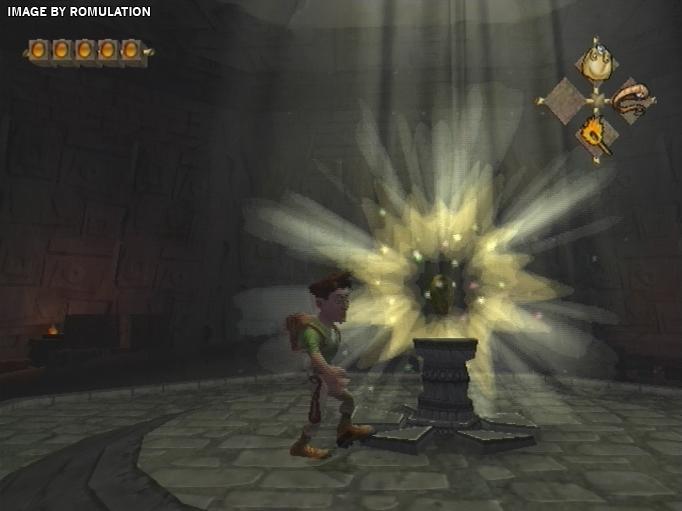Select the empty item wheel slot

pyautogui.click(x=563, y=100)
